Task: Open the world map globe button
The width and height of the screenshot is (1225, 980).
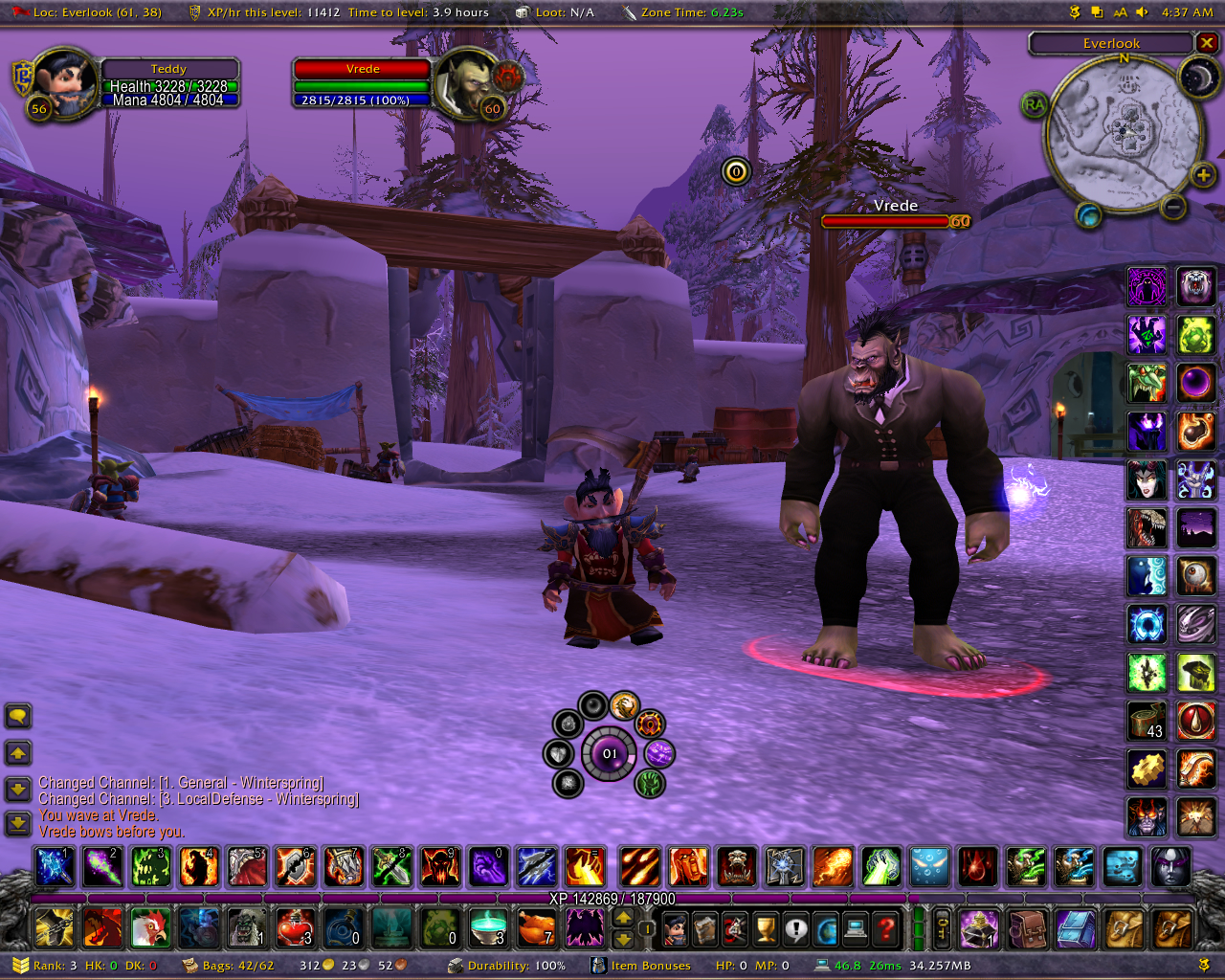Action: (826, 927)
